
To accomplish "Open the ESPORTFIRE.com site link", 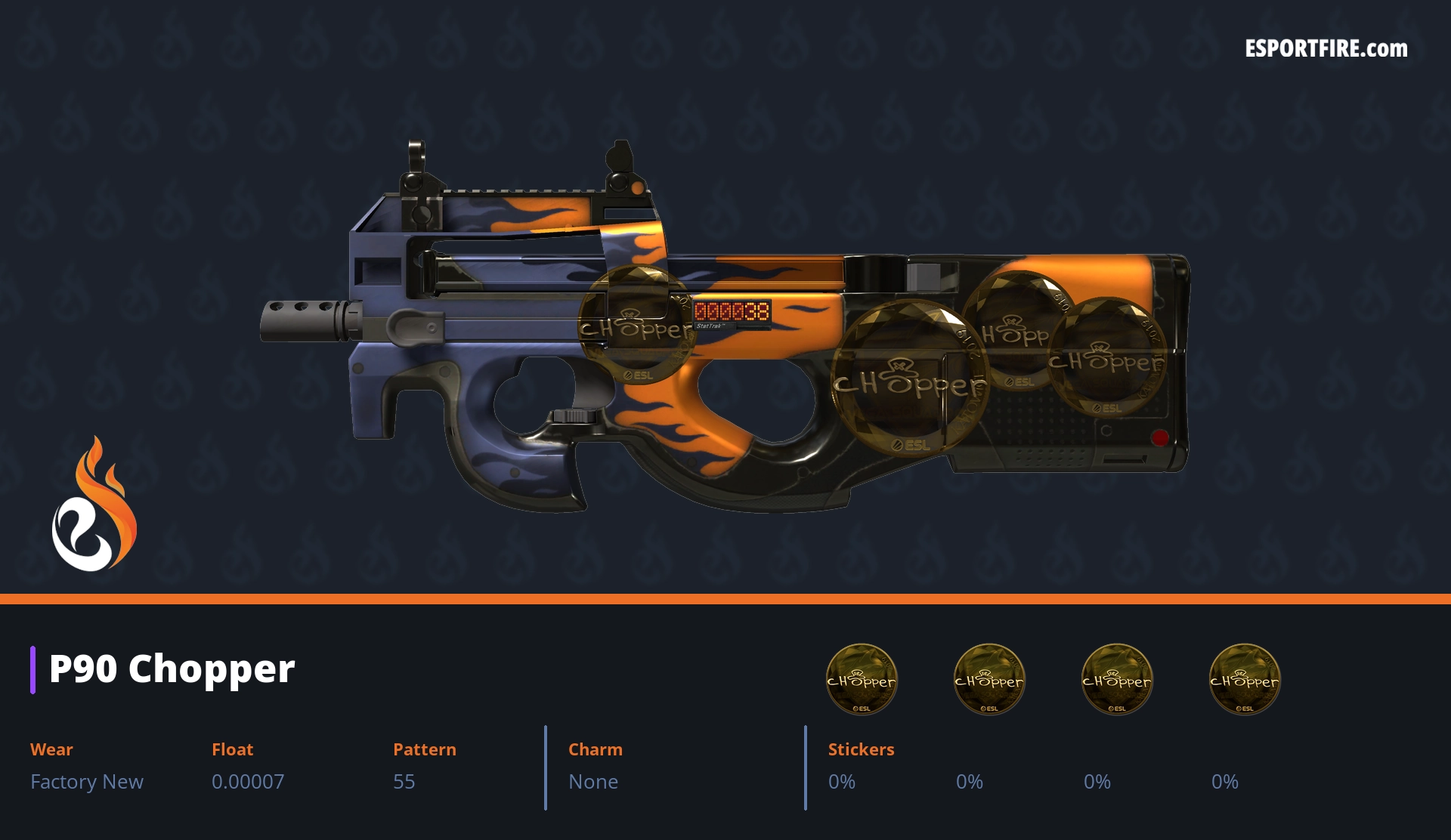I will 1326,49.
